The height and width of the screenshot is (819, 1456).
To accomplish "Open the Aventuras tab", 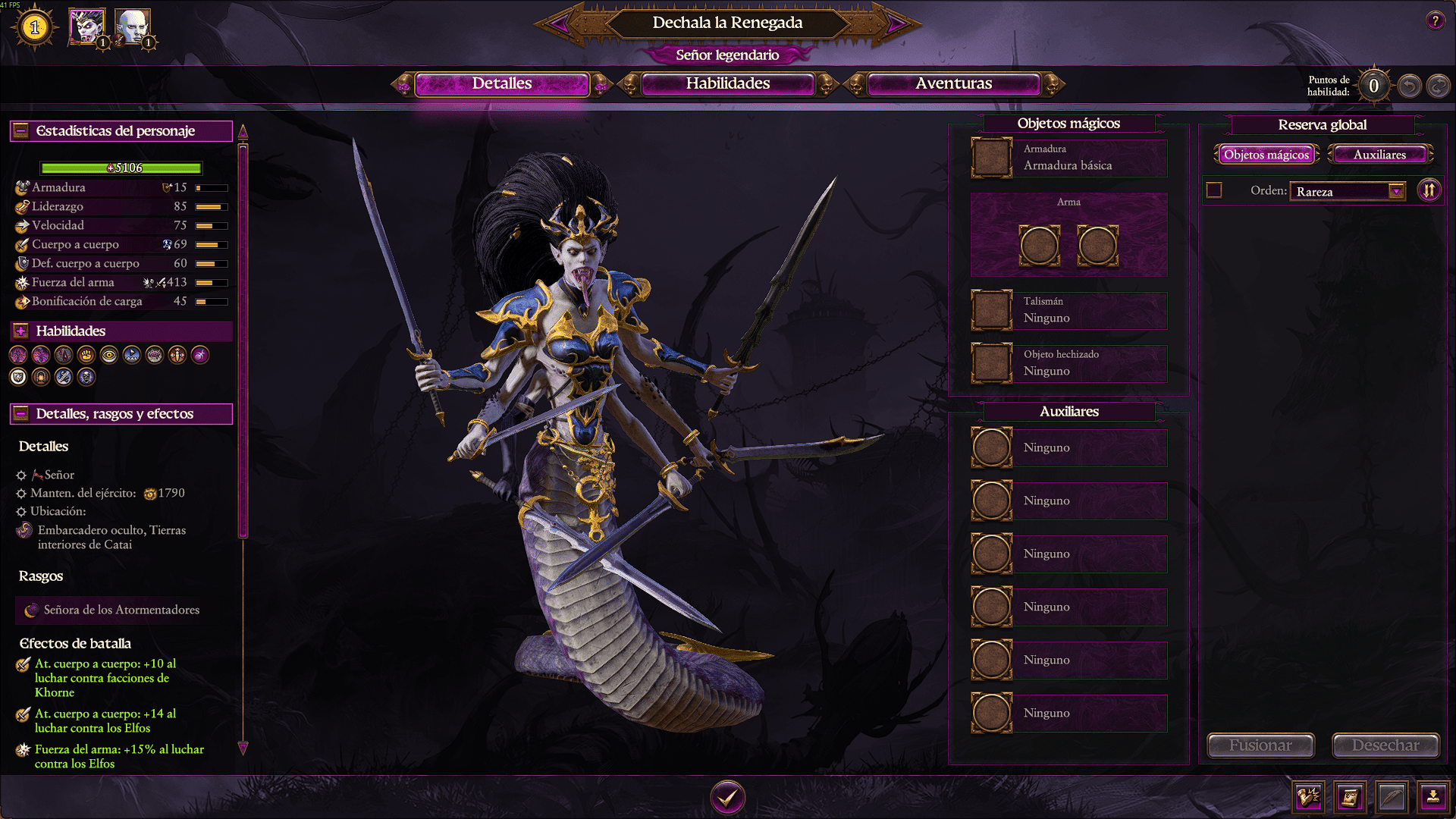I will [953, 83].
